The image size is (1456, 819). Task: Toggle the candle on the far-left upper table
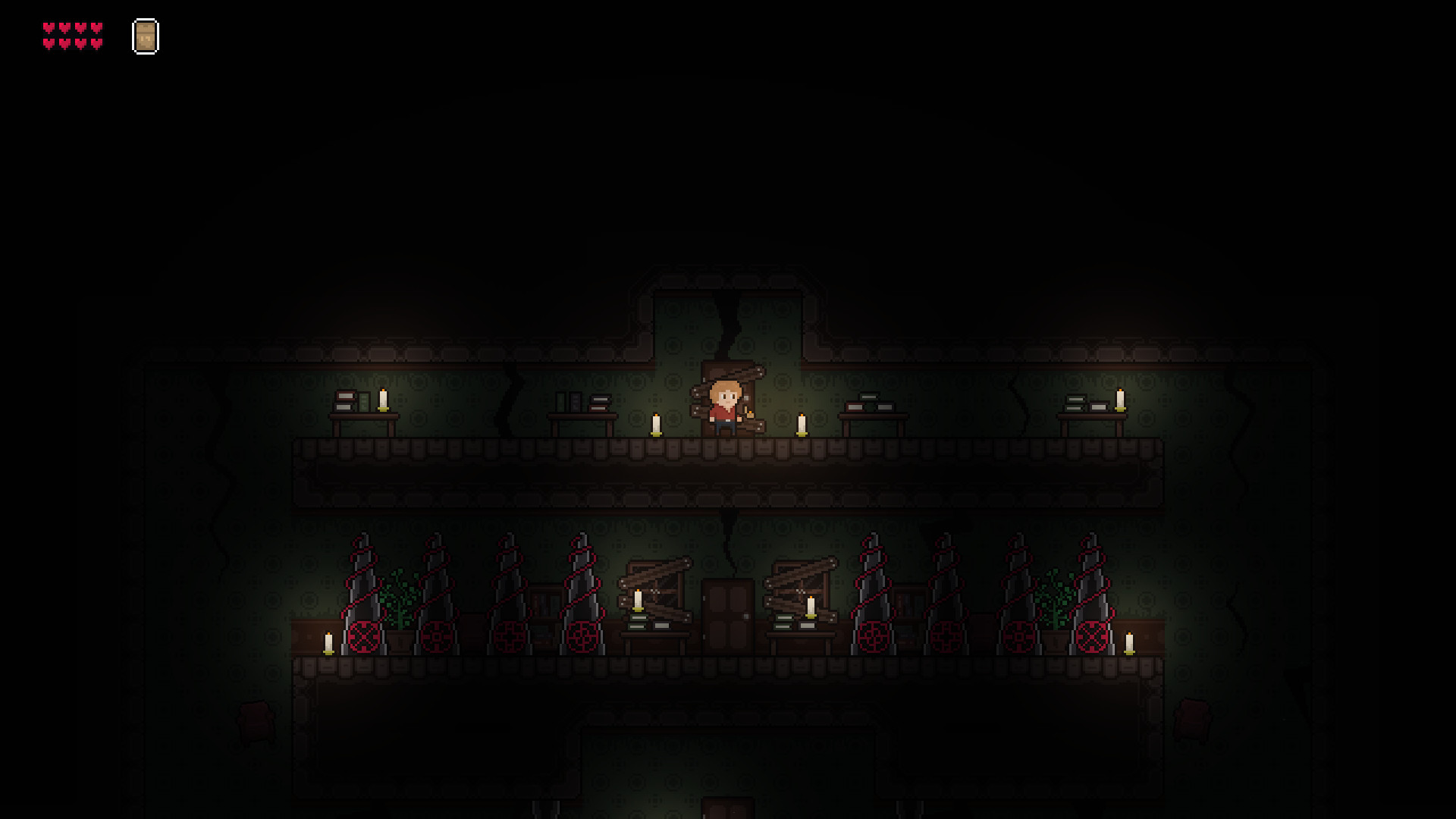click(x=382, y=400)
